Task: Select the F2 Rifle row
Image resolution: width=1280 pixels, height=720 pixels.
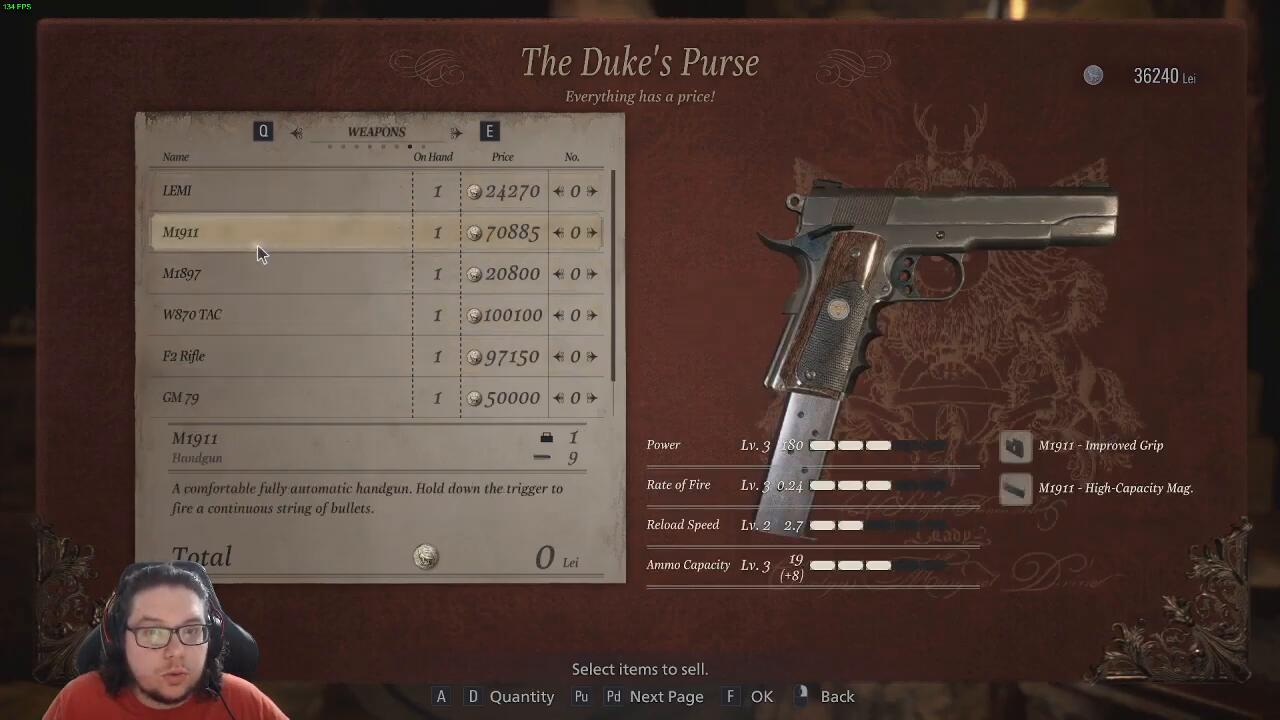Action: click(x=280, y=356)
